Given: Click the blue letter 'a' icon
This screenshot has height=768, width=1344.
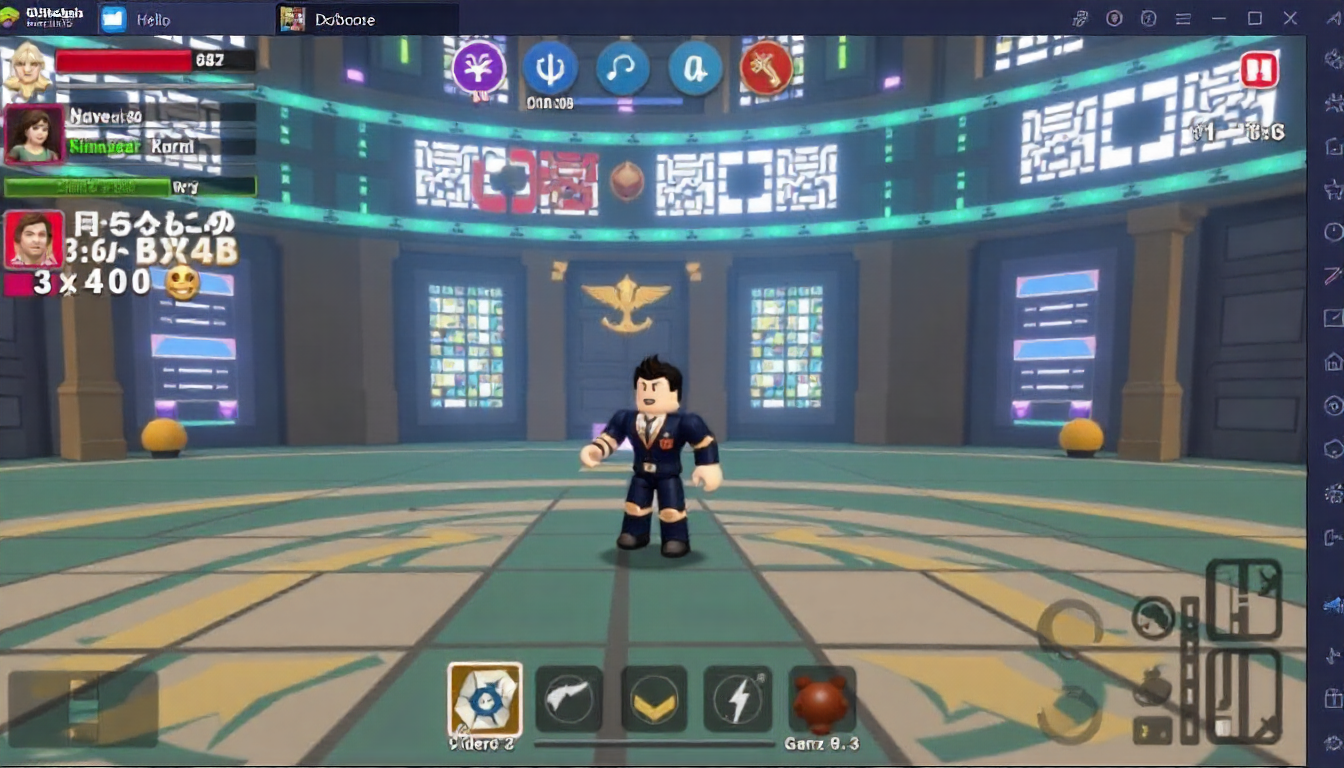Looking at the screenshot, I should (694, 68).
